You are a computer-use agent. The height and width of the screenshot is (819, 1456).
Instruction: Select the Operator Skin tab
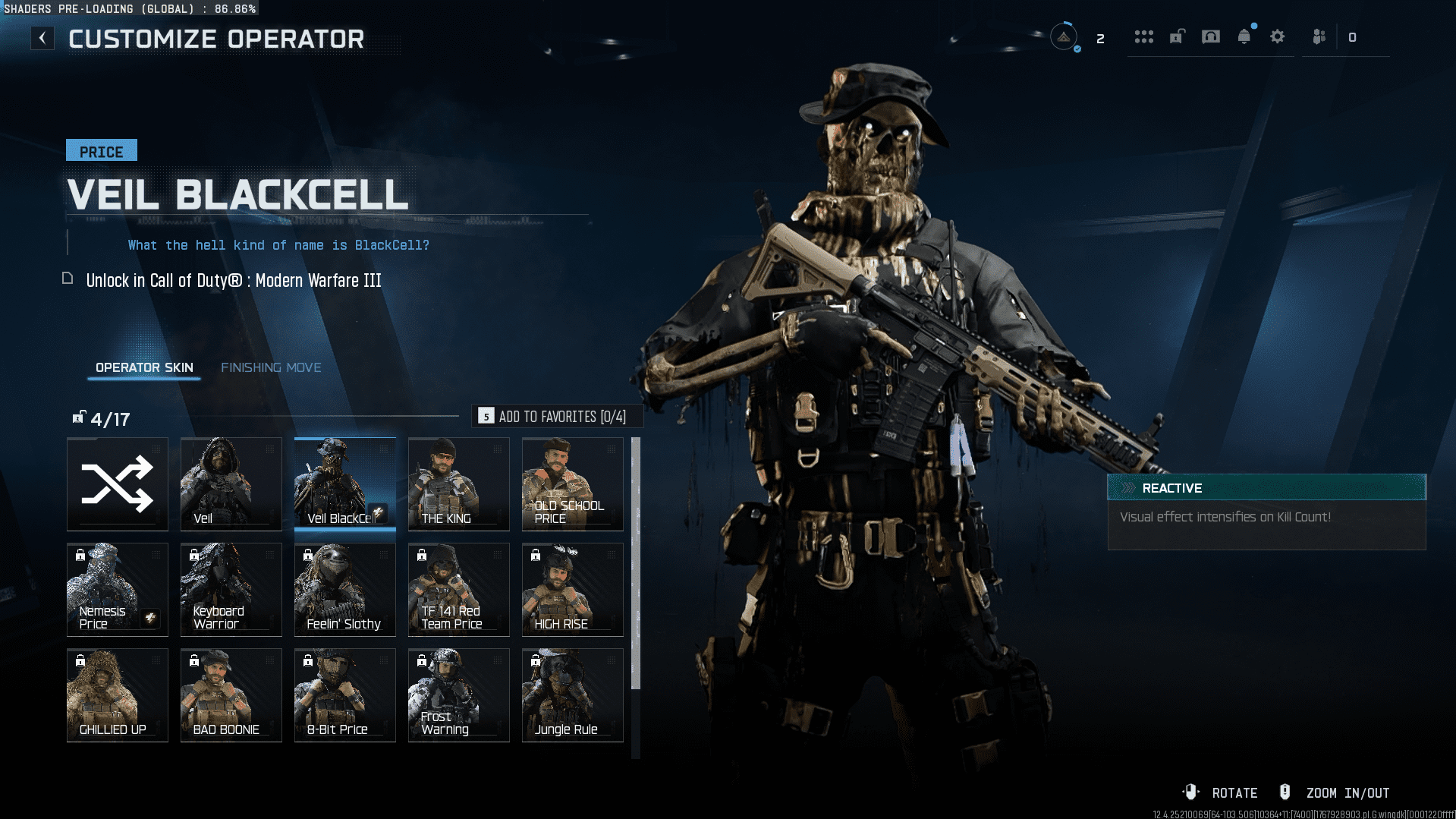(x=144, y=367)
